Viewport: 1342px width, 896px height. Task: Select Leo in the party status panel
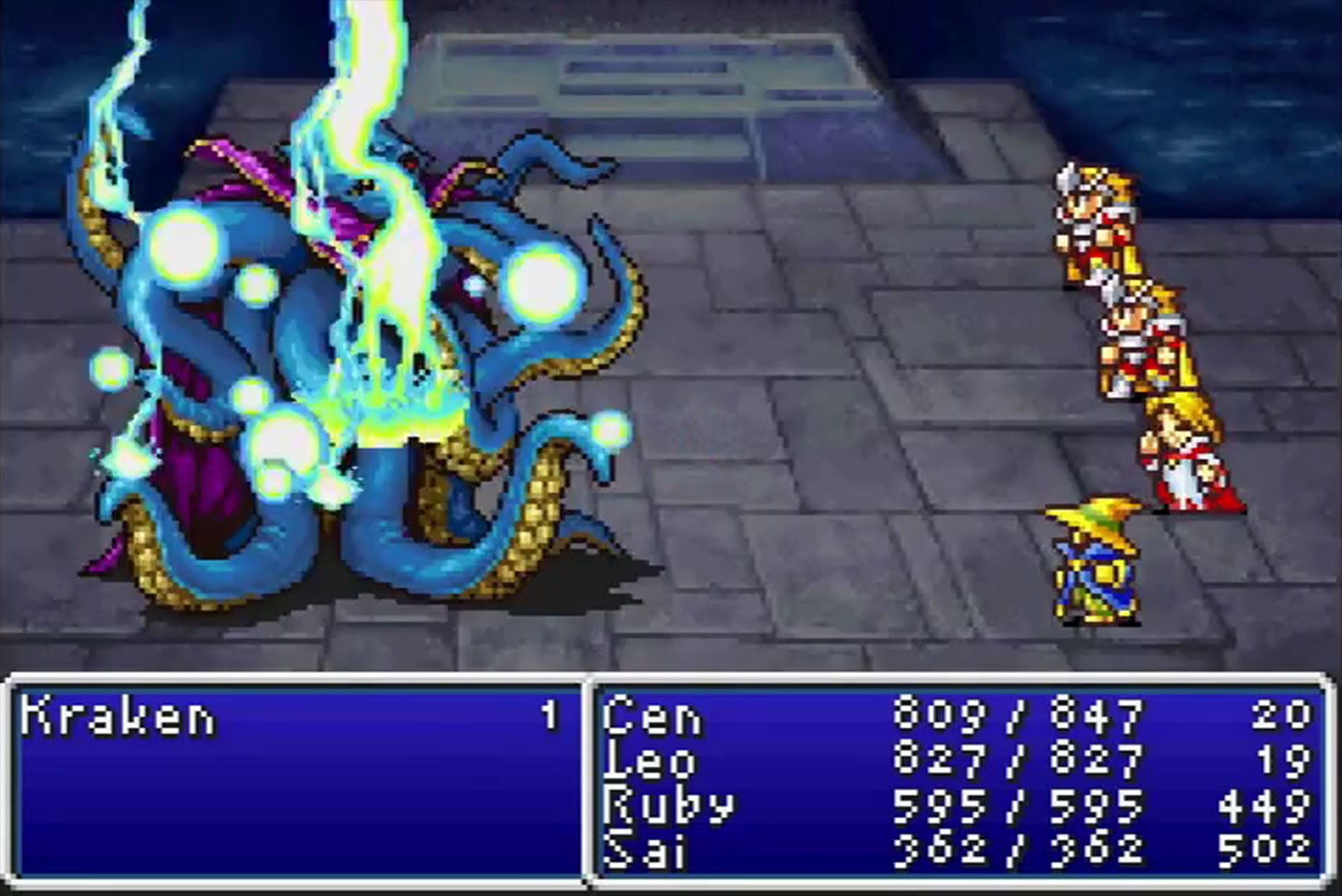pos(650,761)
